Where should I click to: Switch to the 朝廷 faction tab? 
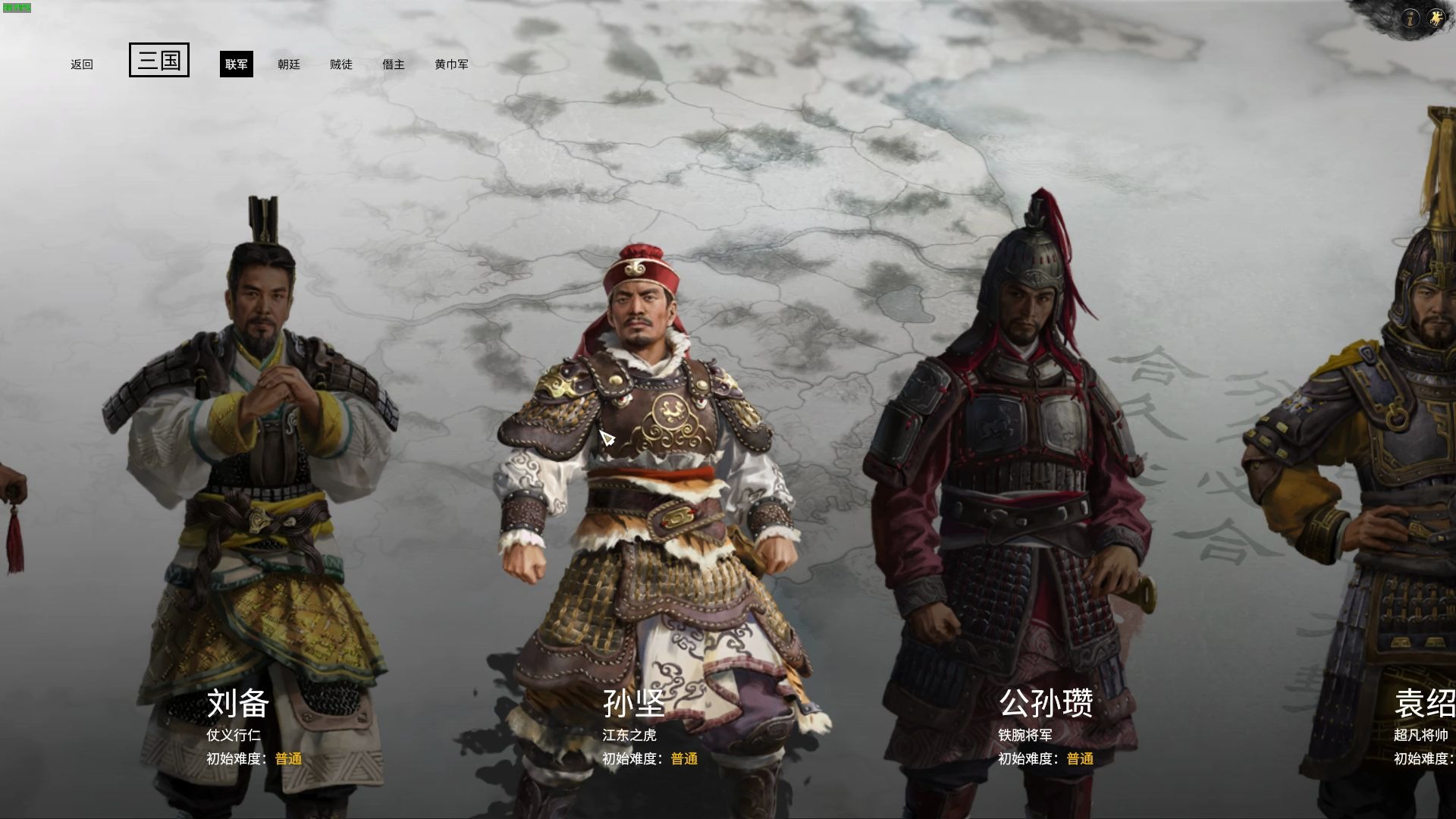(x=289, y=64)
